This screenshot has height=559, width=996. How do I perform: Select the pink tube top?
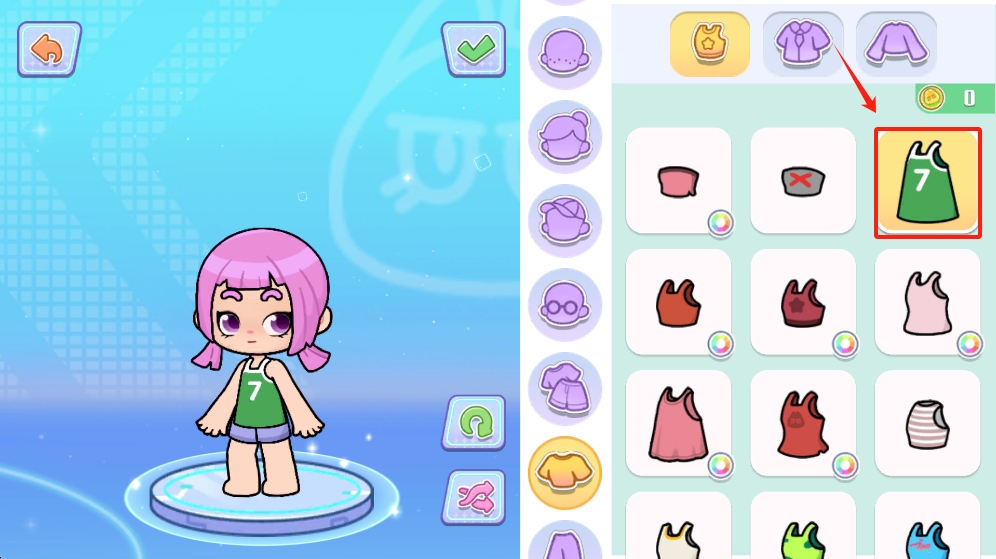[678, 181]
